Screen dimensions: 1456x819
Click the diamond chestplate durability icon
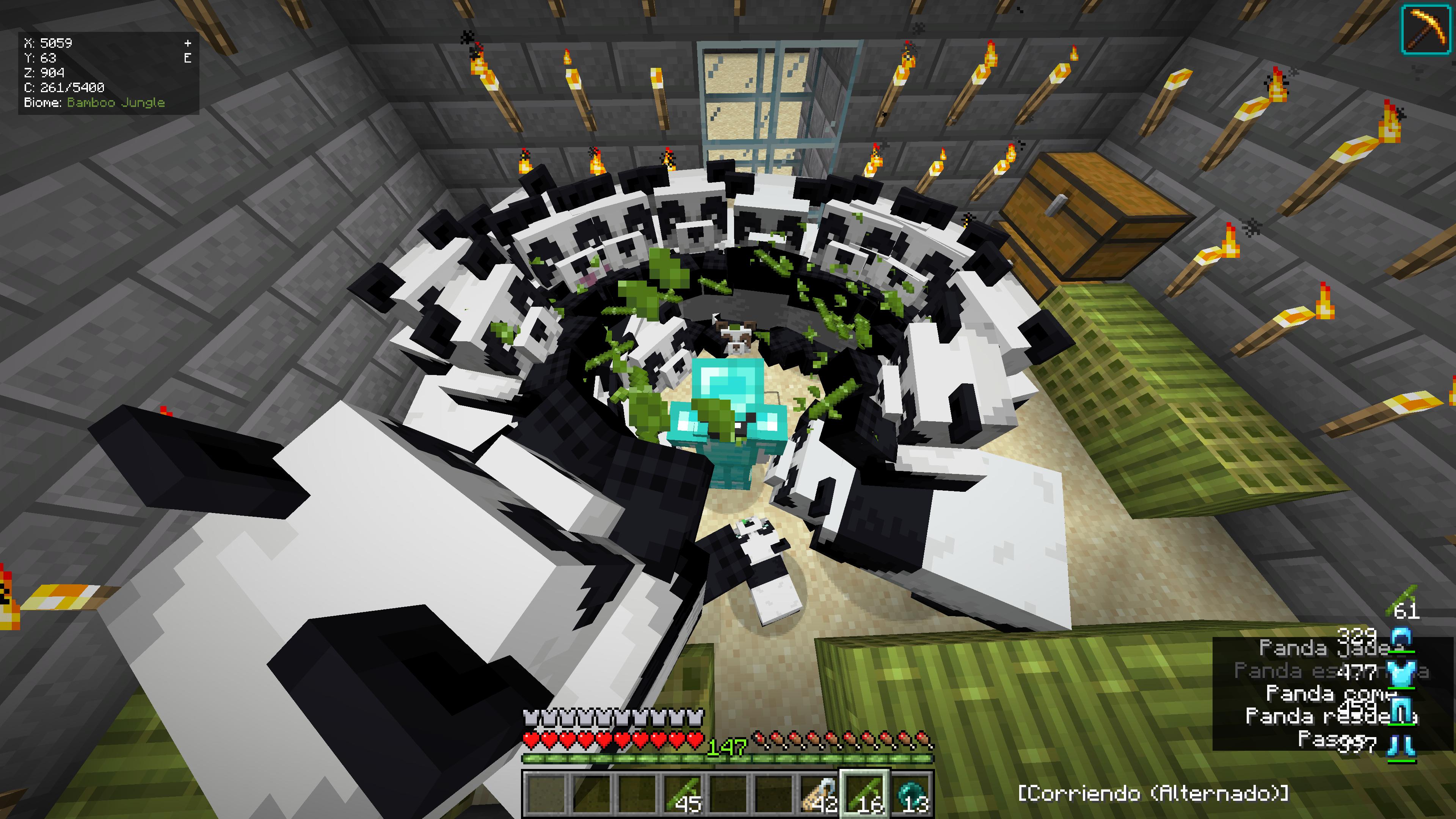[x=1402, y=674]
